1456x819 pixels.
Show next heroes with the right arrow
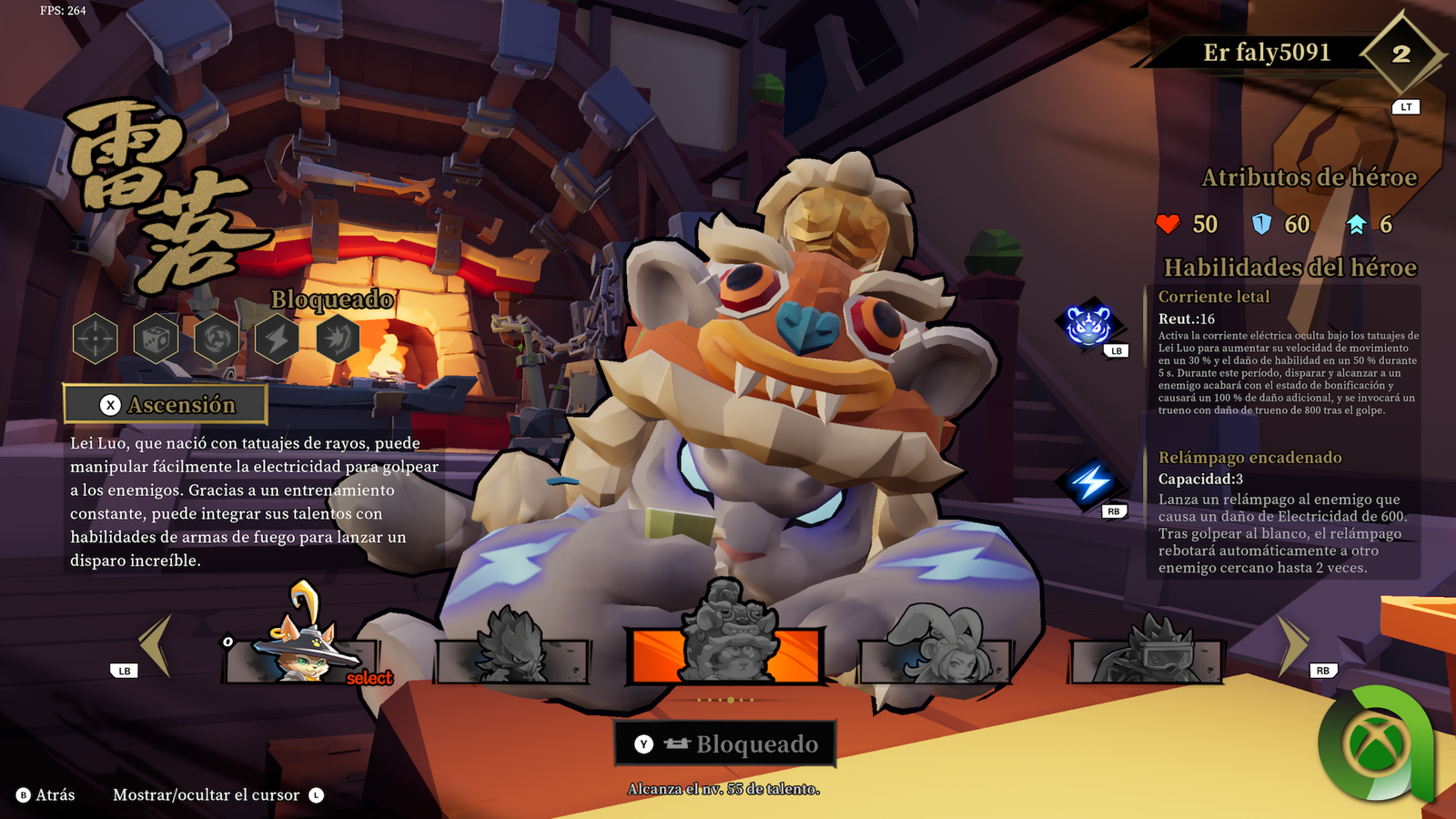coord(1292,644)
